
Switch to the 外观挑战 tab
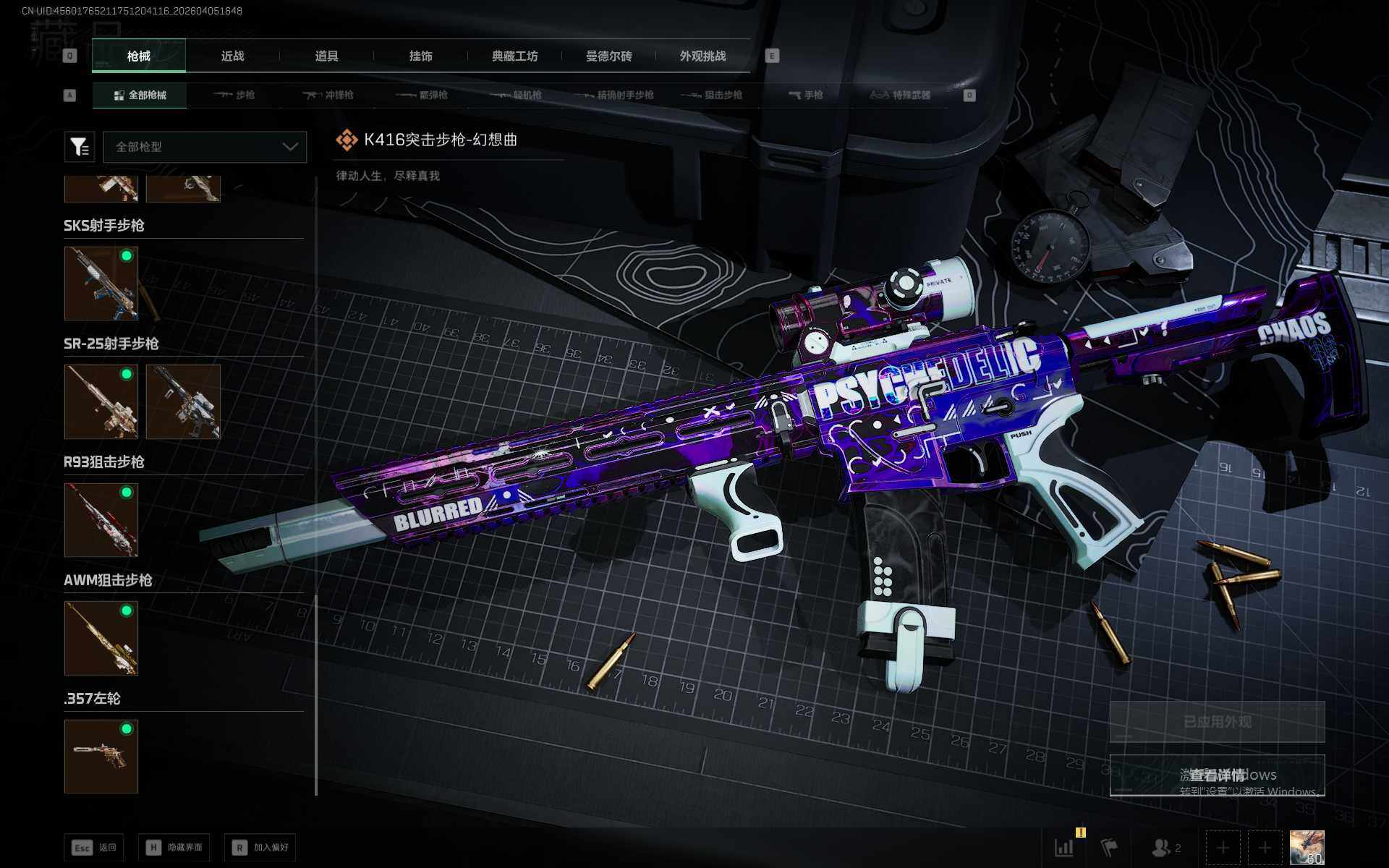[x=702, y=56]
